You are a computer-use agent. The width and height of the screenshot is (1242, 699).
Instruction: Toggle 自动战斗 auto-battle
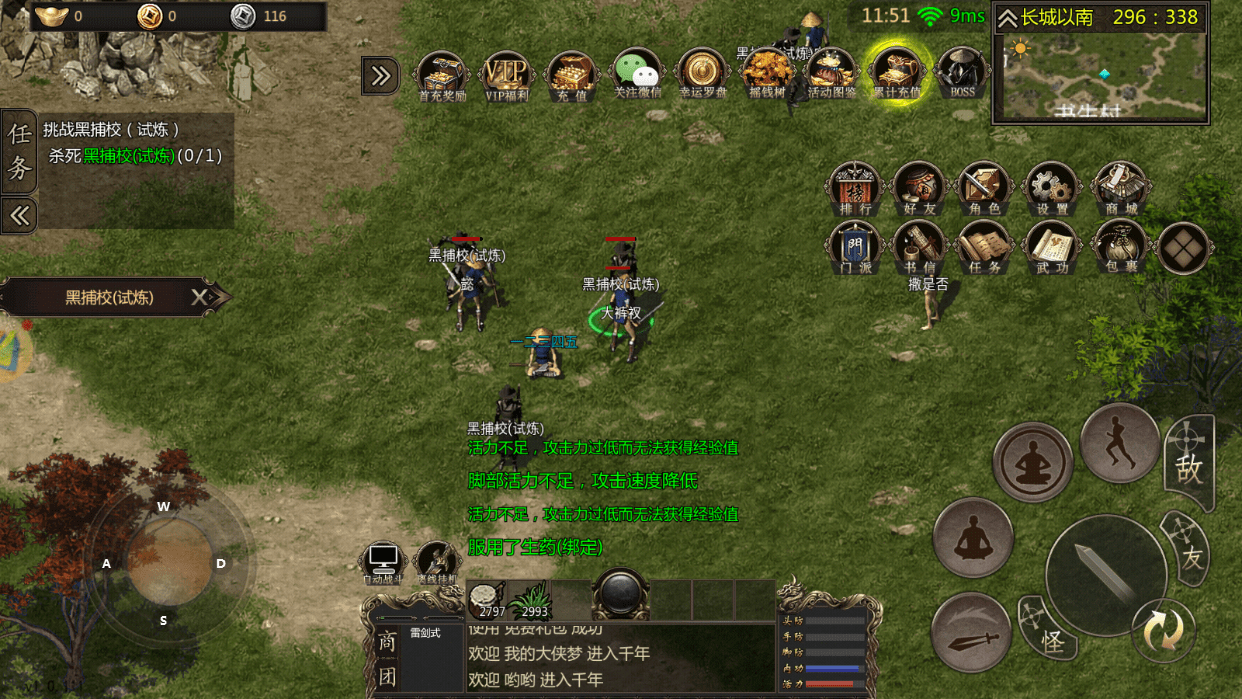coord(383,562)
